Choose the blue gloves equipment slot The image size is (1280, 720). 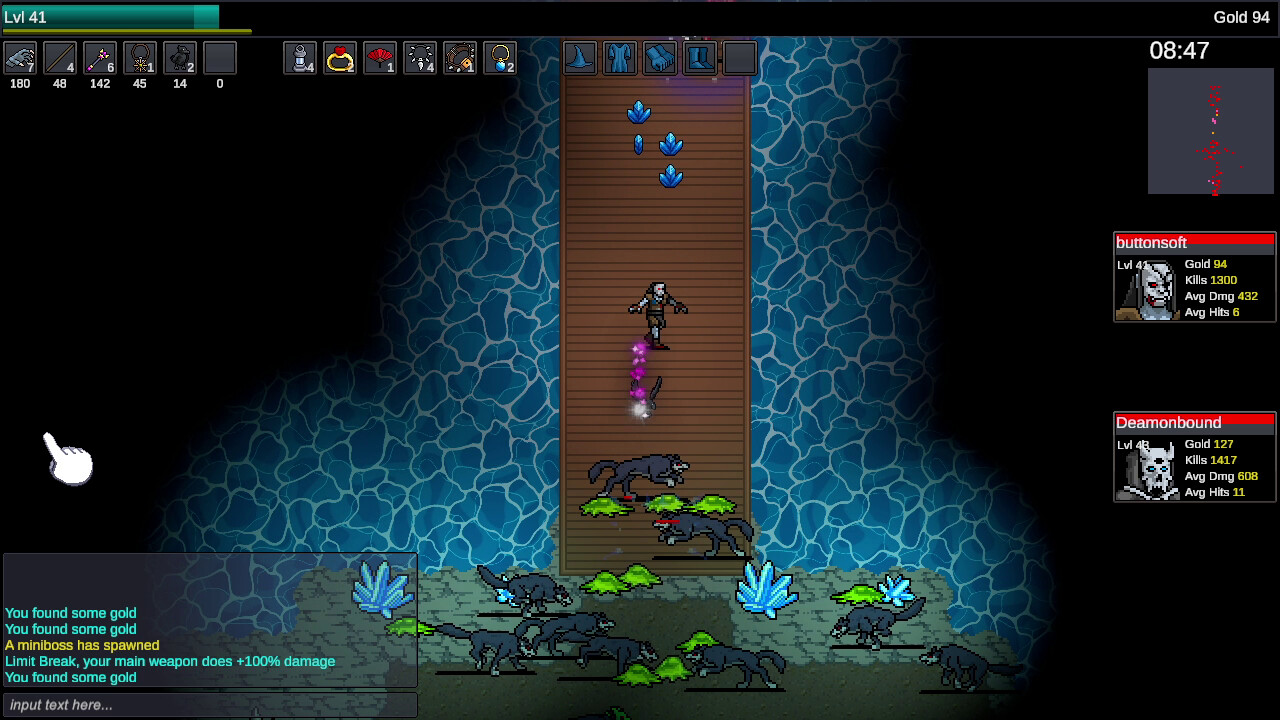tap(660, 59)
